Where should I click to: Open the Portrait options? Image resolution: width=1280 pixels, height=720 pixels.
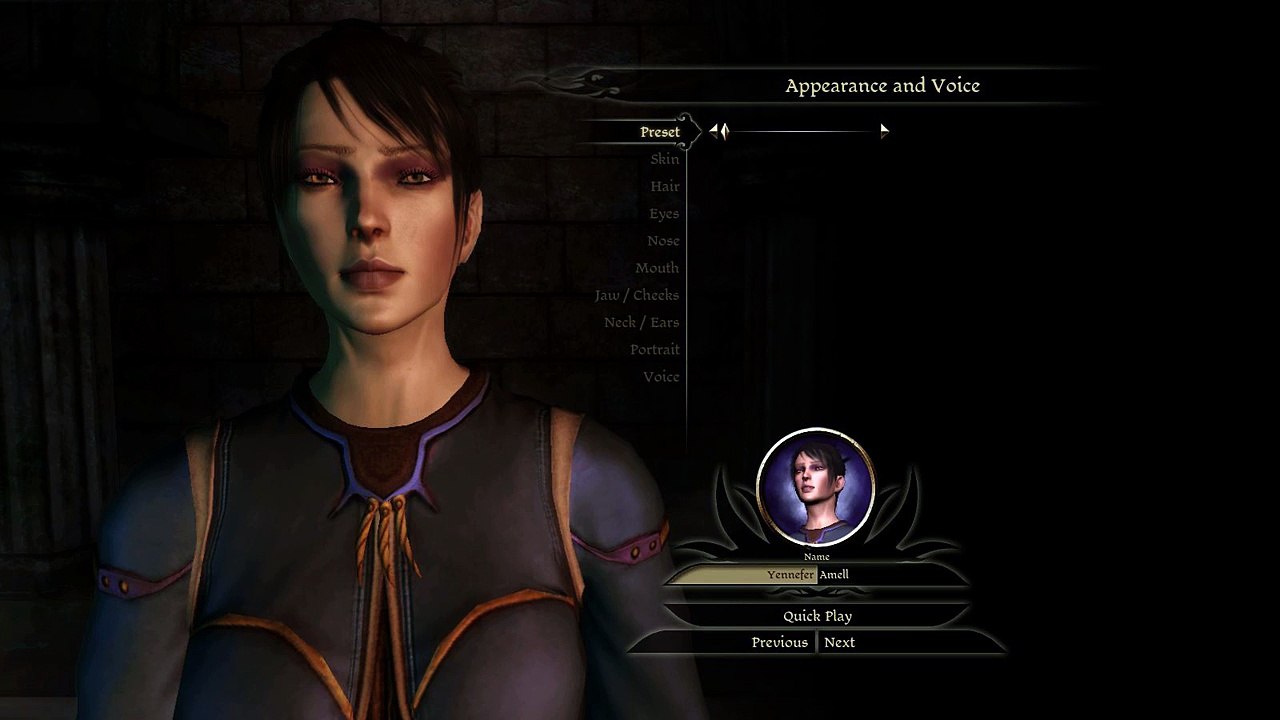click(x=654, y=349)
